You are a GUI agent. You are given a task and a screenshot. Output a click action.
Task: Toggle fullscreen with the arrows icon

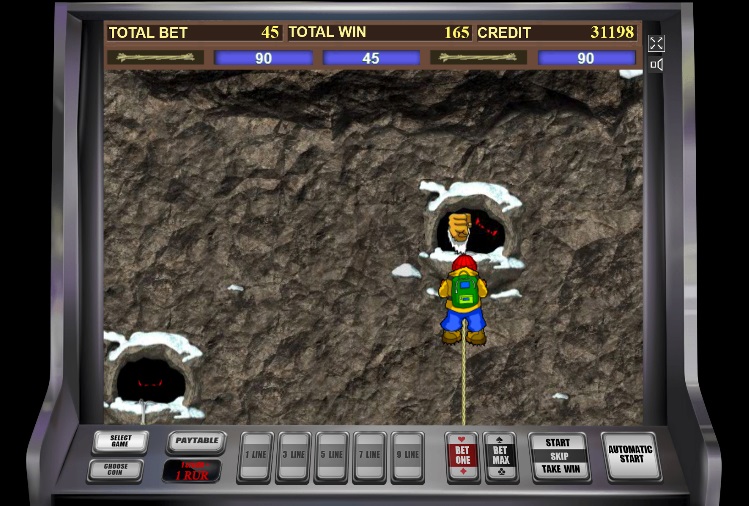pyautogui.click(x=656, y=43)
